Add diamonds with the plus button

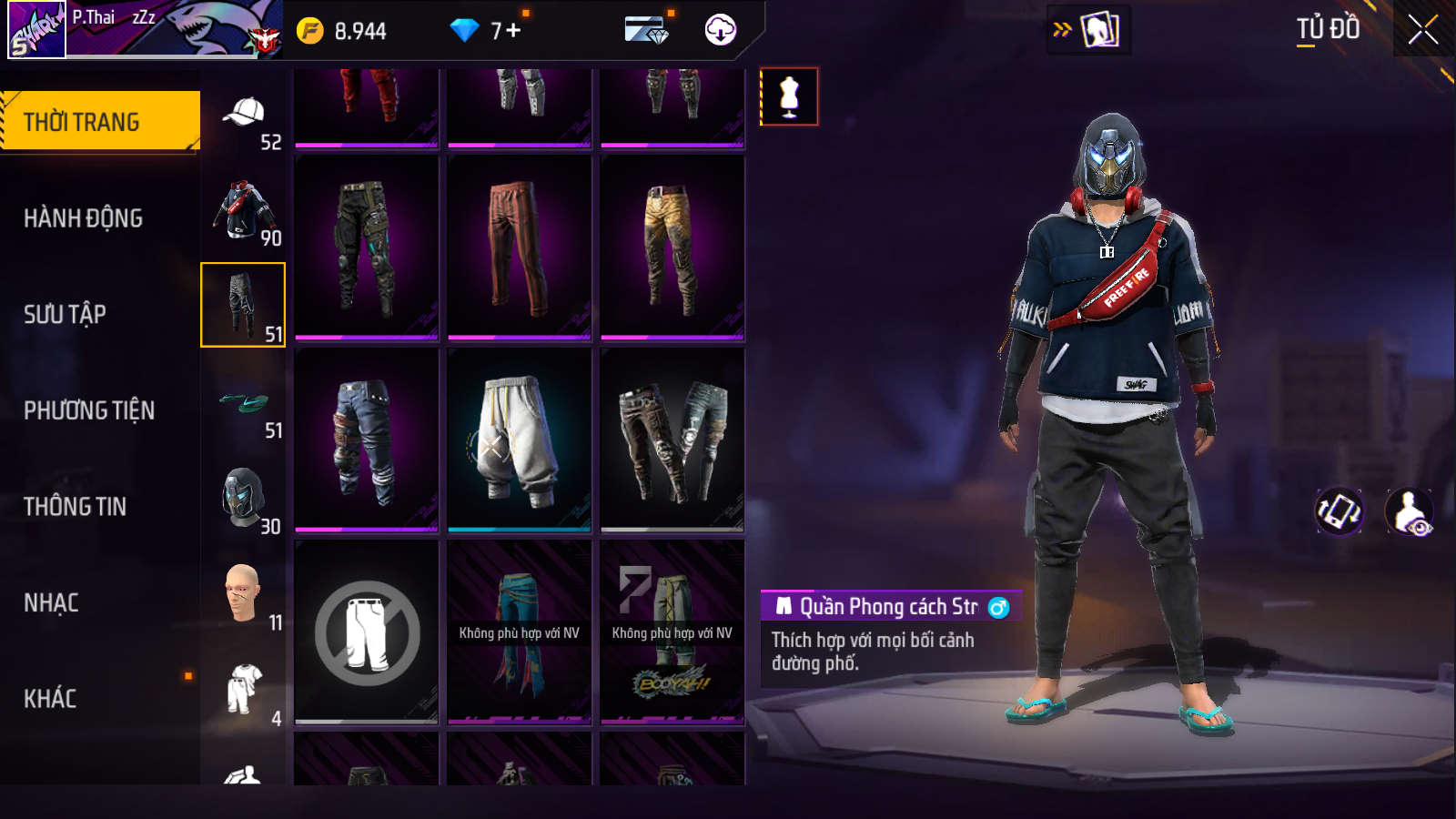point(513,31)
